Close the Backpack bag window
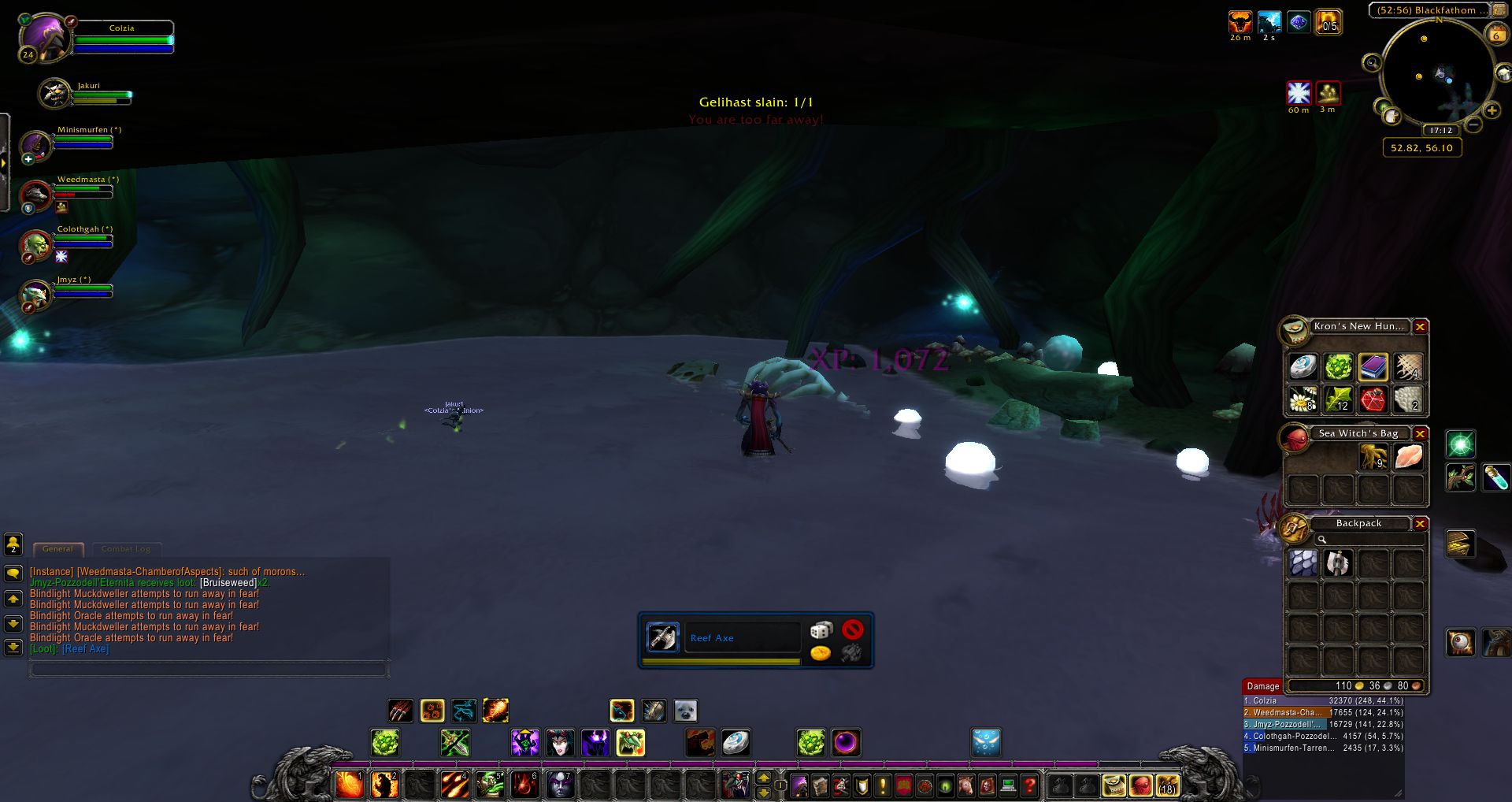The width and height of the screenshot is (1512, 802). (1420, 524)
